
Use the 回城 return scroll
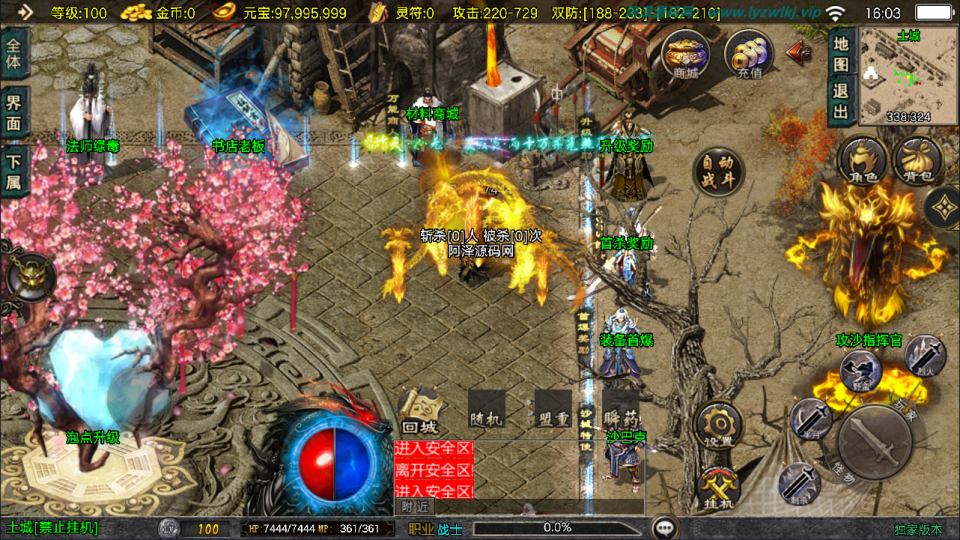point(420,412)
